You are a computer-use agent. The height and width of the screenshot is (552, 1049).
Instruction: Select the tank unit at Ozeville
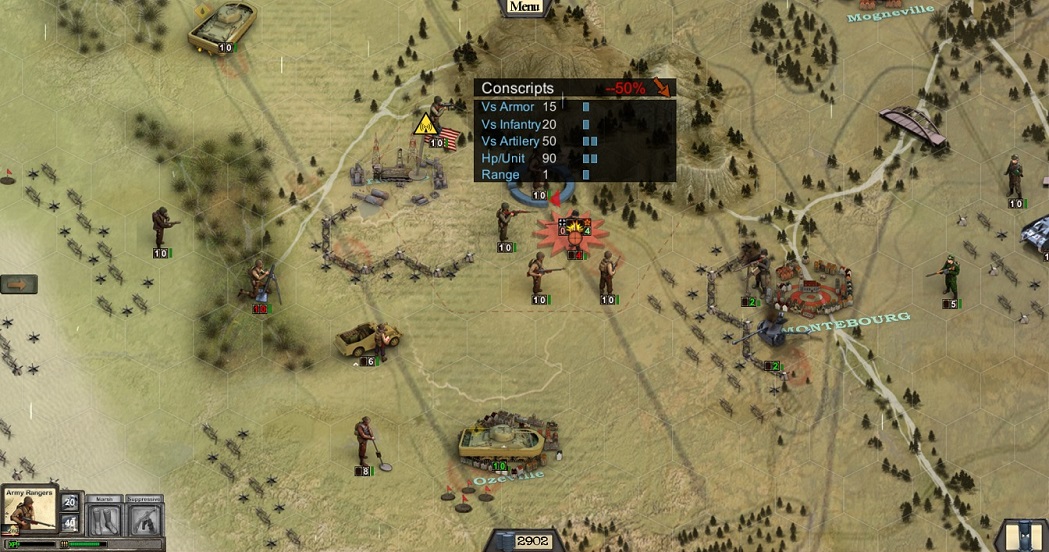click(x=506, y=442)
